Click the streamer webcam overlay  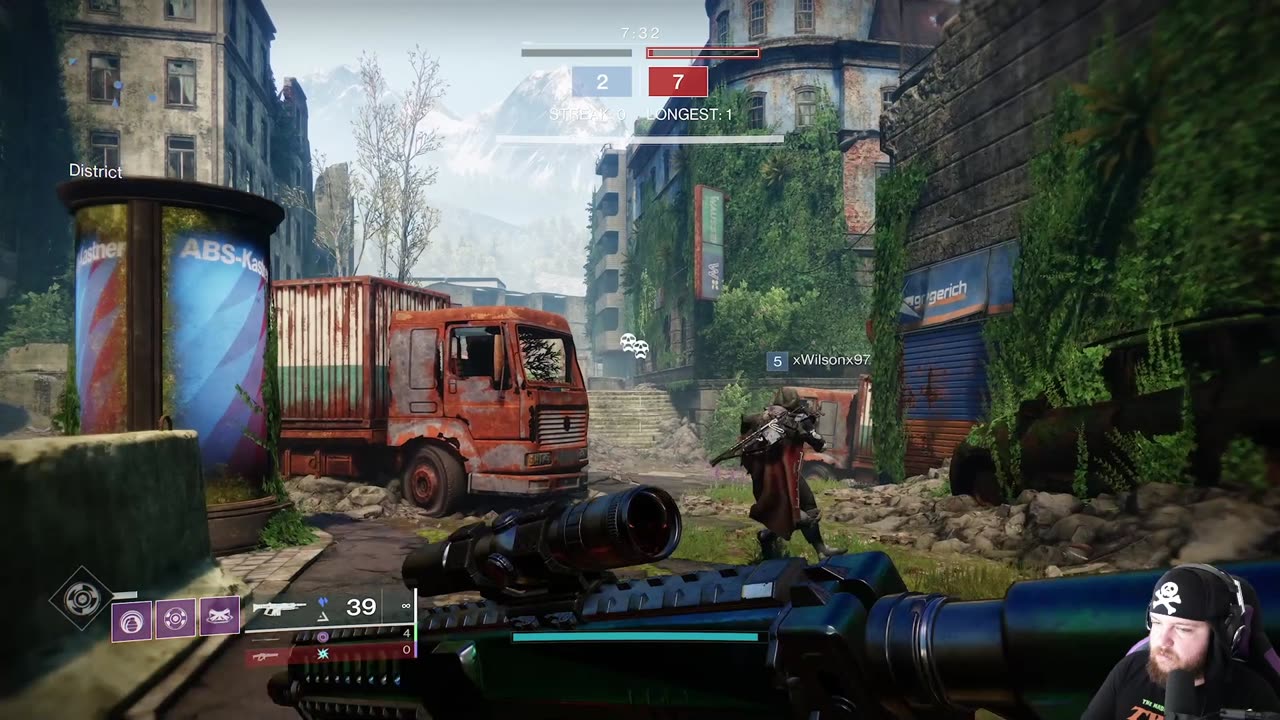coord(1180,645)
